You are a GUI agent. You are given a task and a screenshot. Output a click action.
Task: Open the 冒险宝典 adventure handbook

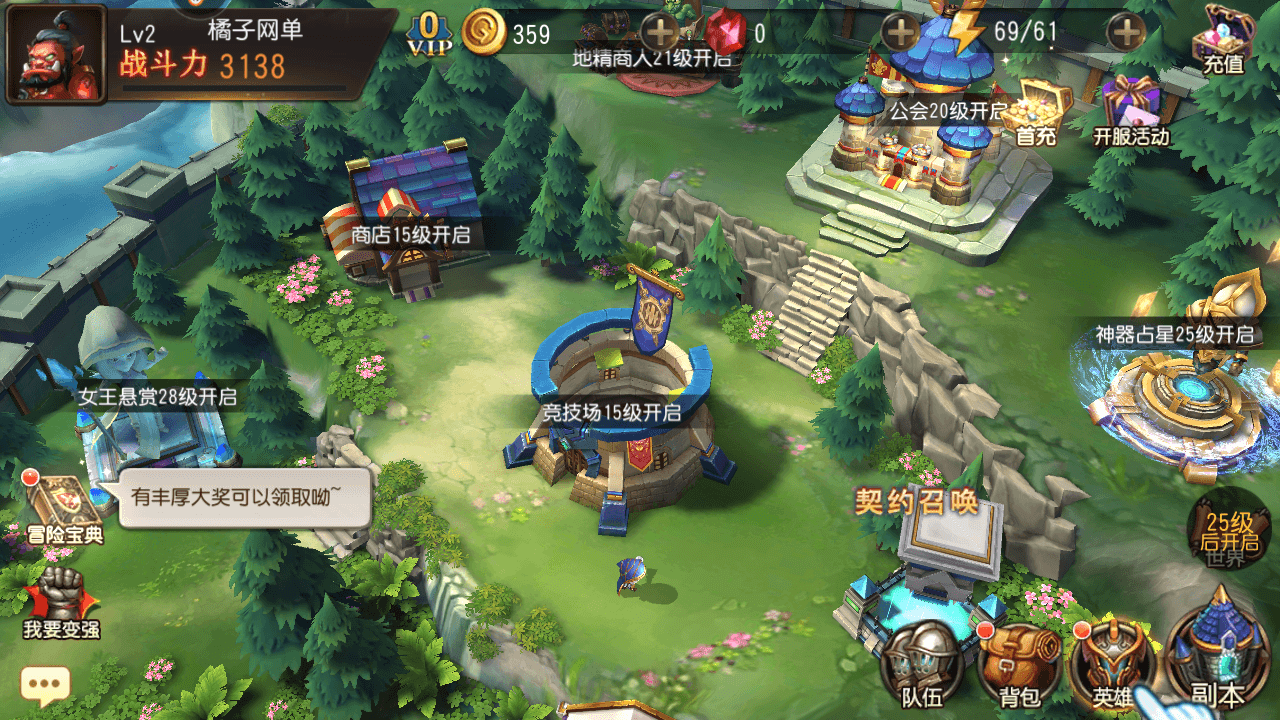65,508
